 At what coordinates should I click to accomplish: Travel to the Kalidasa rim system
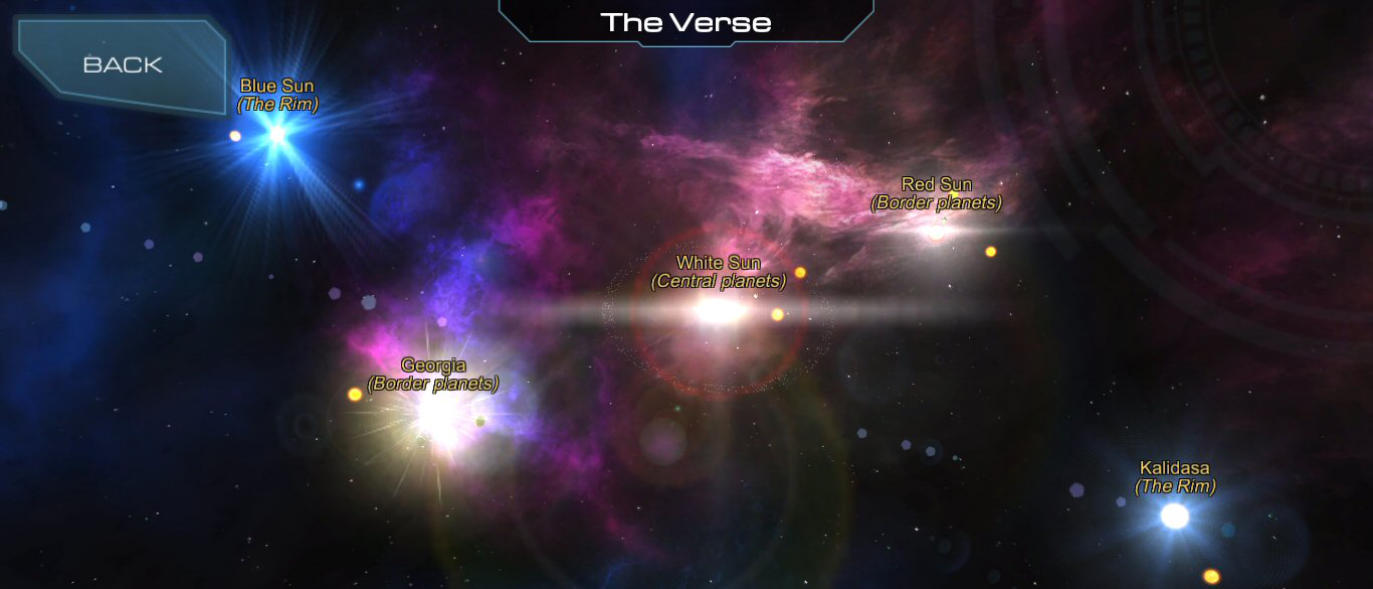point(1175,515)
